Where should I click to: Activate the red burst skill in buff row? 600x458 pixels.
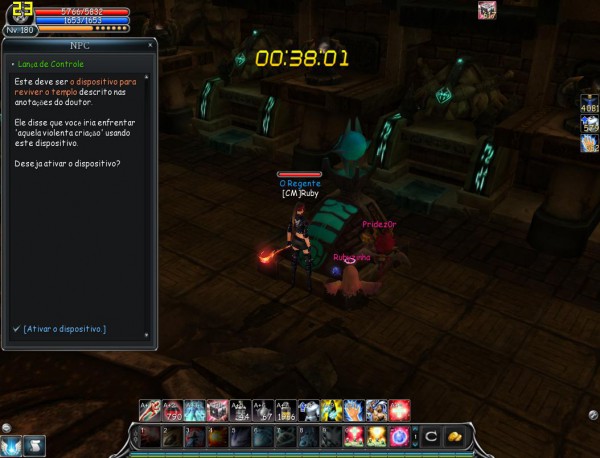click(400, 410)
